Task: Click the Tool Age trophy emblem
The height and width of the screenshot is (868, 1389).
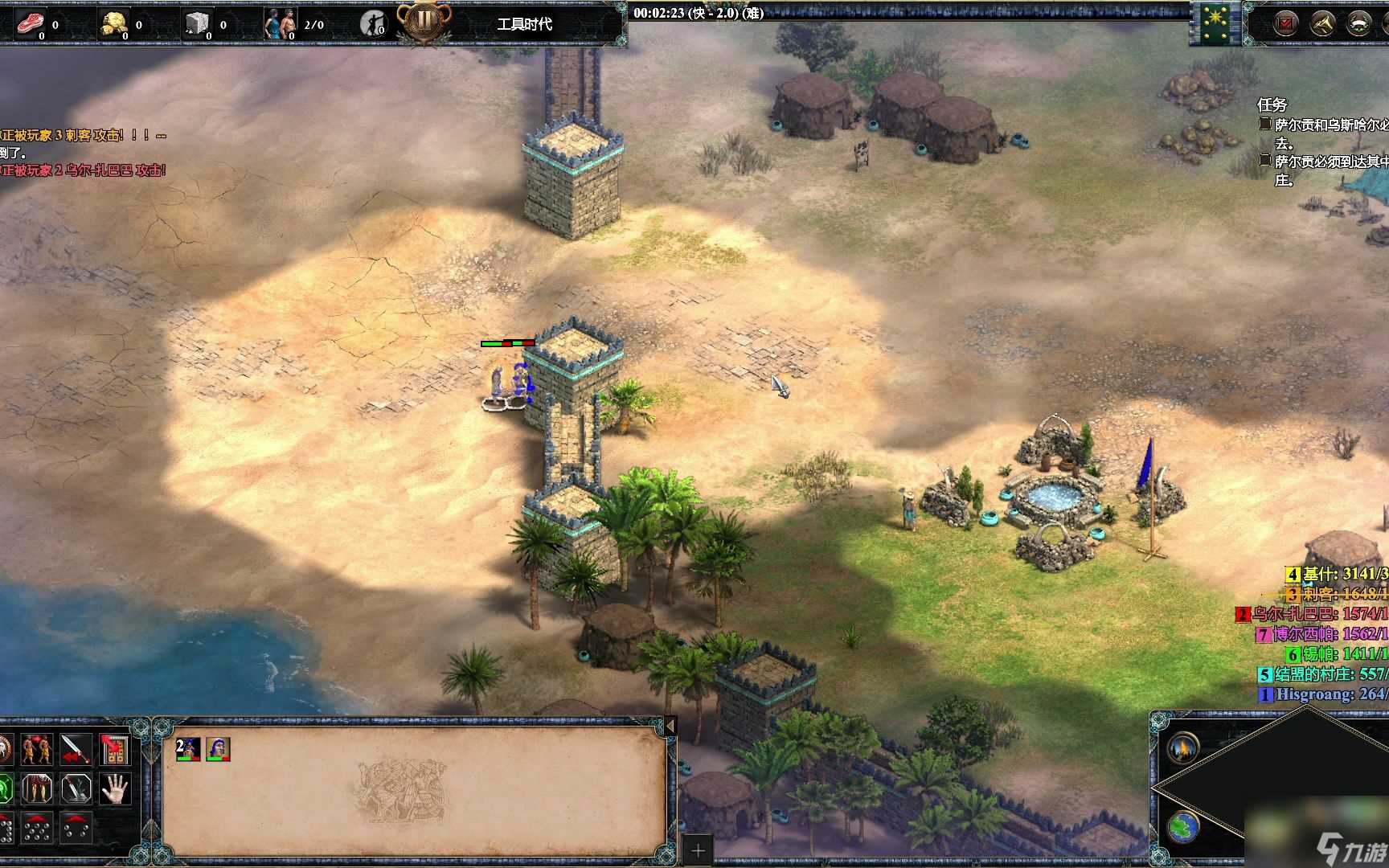Action: [x=425, y=22]
